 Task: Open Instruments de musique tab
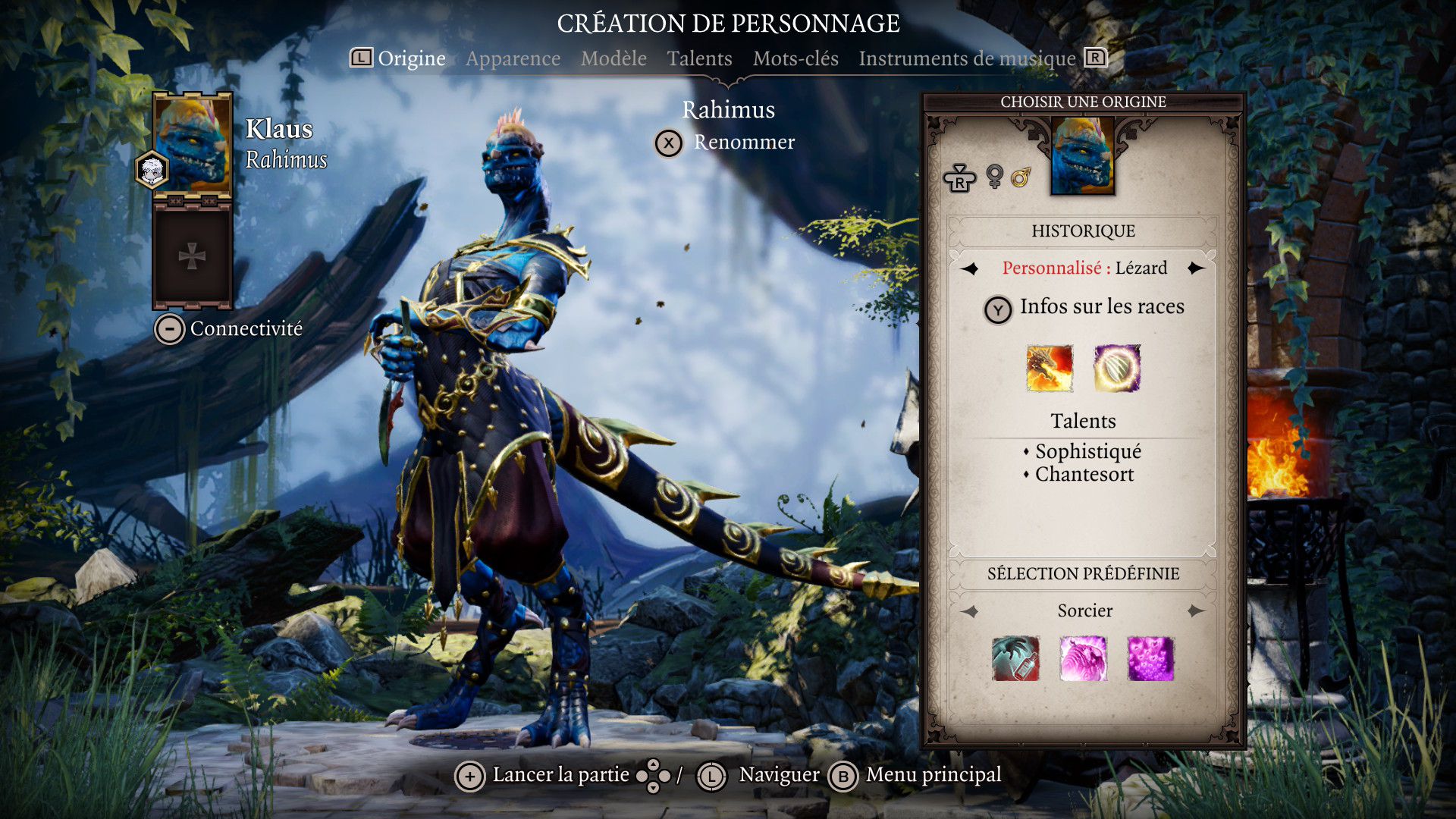967,58
